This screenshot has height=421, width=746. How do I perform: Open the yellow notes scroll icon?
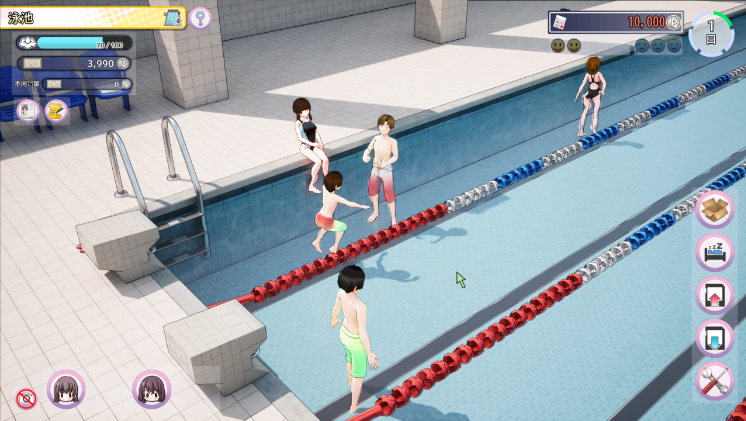tap(55, 110)
